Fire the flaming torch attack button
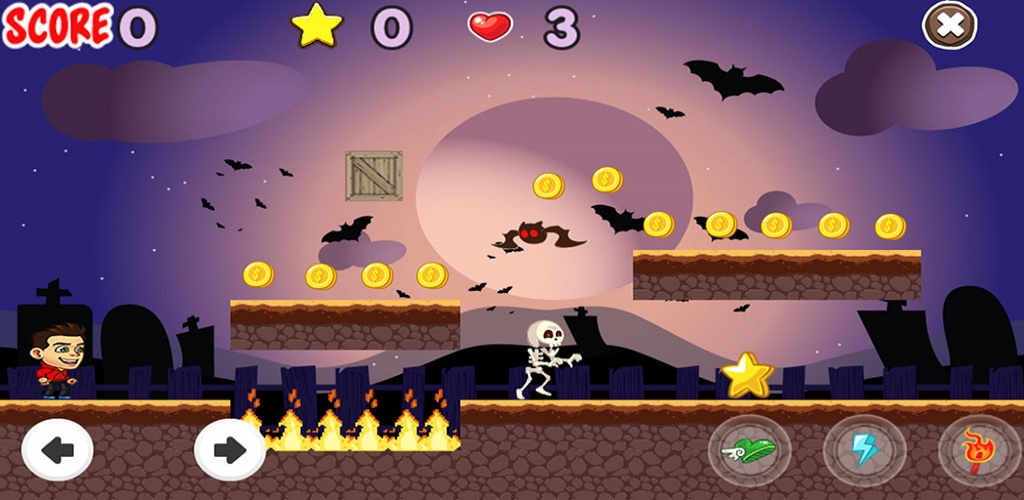This screenshot has height=500, width=1024. [979, 450]
